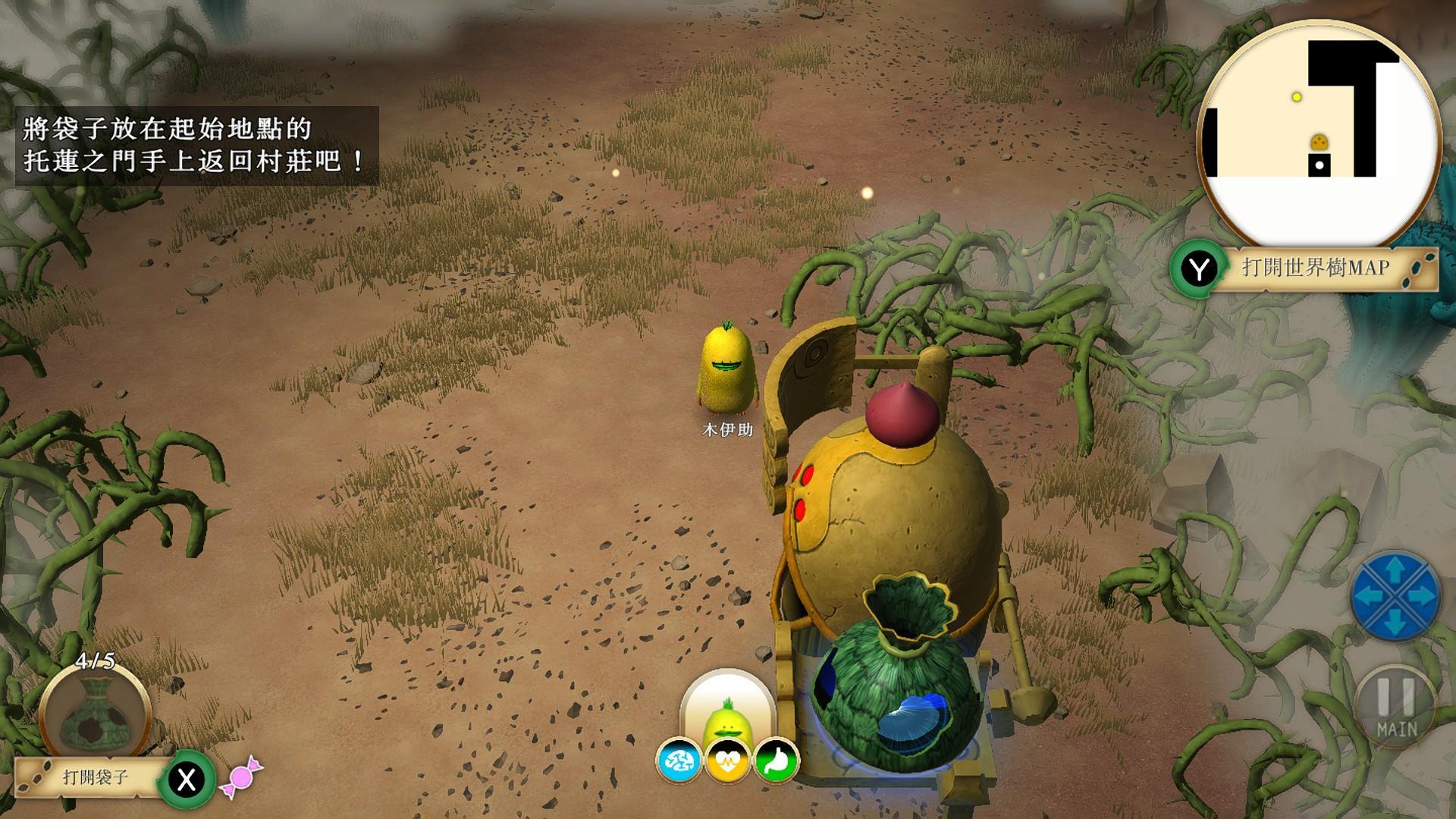The height and width of the screenshot is (819, 1456).
Task: Click the pink candy icon
Action: [x=241, y=778]
